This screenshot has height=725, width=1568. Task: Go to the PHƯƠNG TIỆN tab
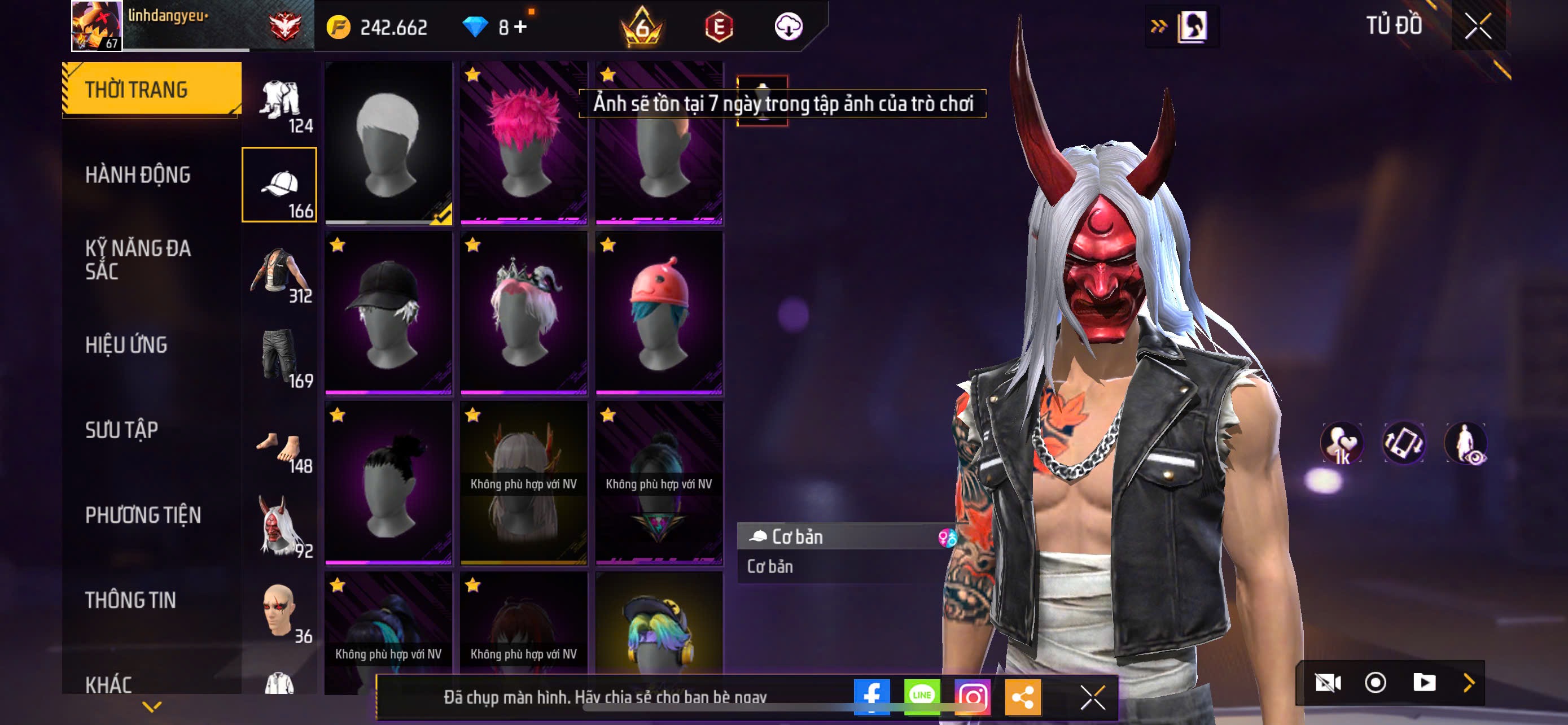click(x=143, y=515)
